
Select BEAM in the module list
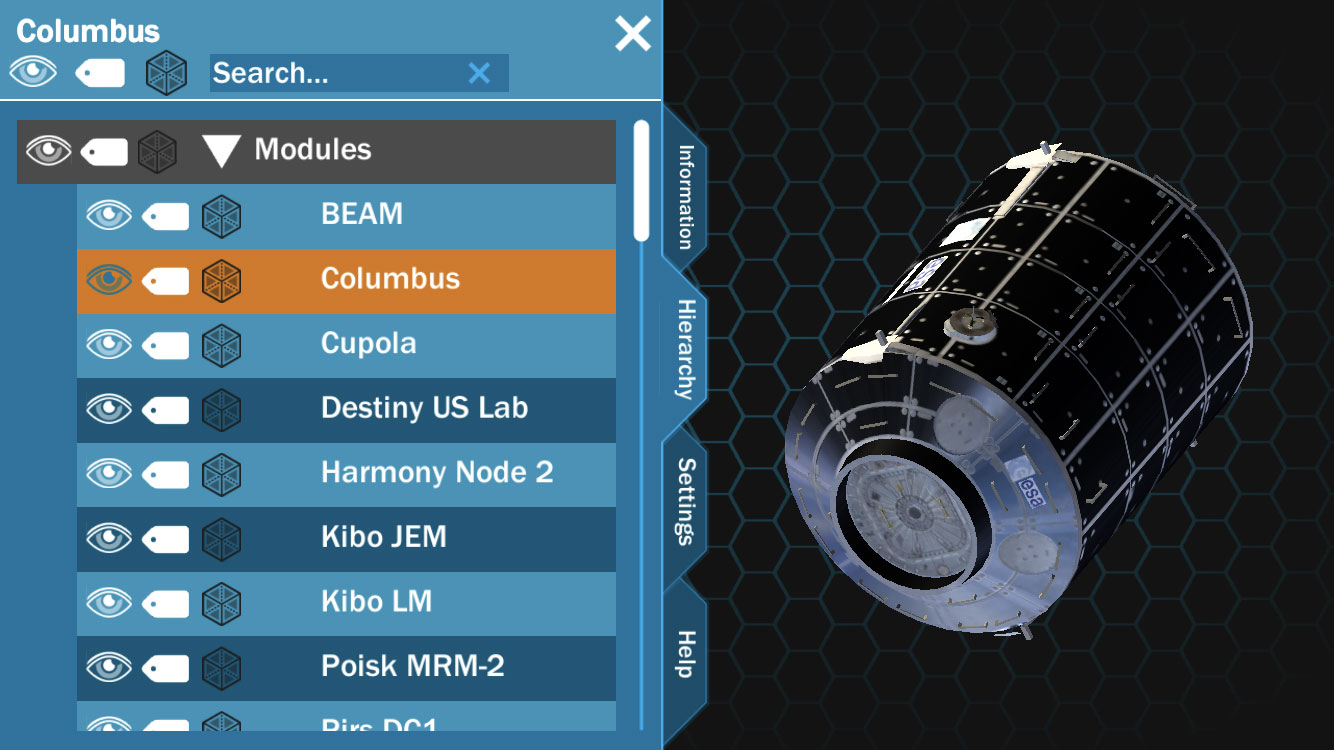(x=361, y=214)
